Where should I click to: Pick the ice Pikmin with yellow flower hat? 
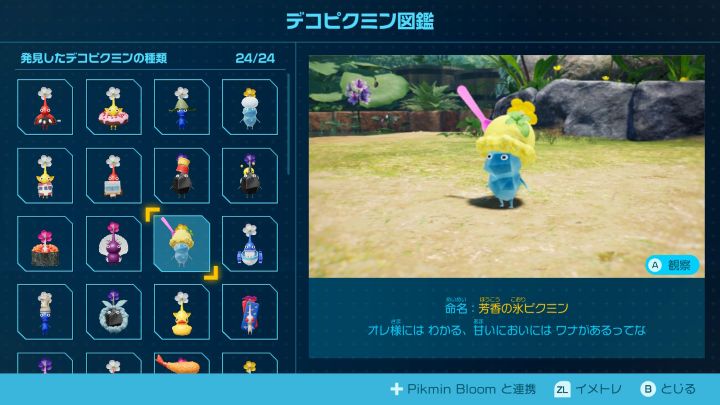[x=181, y=243]
